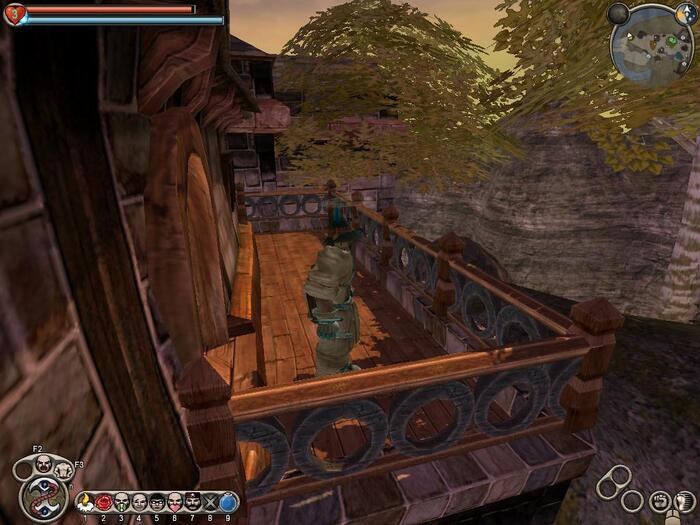Use the red rose in slot 2
Screen dimensions: 700x525
(x=104, y=501)
